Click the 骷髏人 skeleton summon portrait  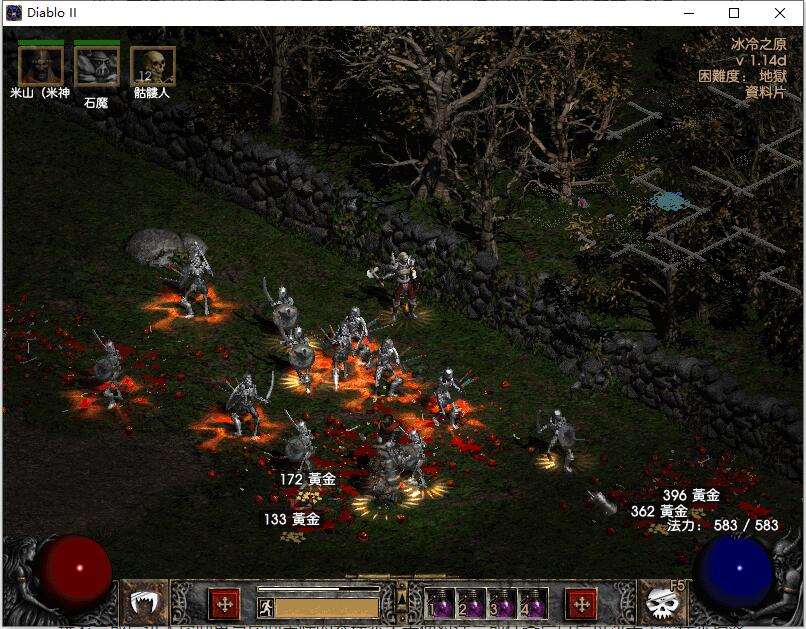click(x=153, y=65)
